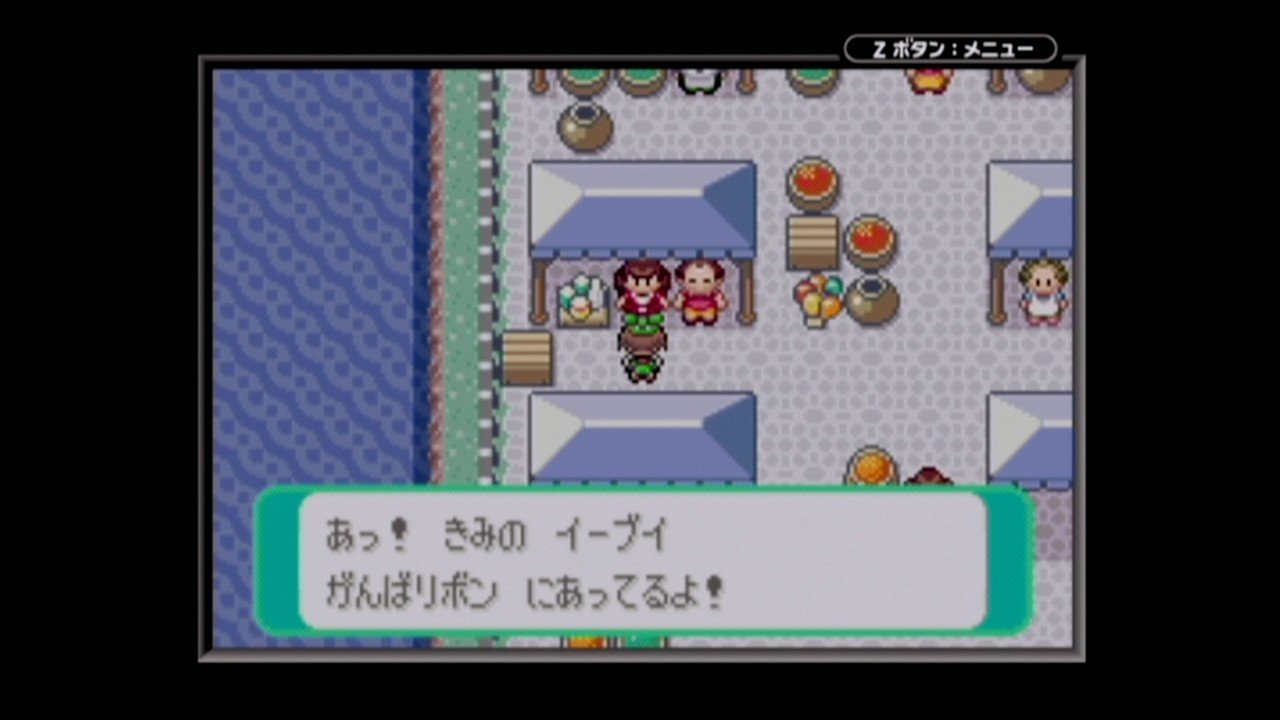Screen dimensions: 1280x720
Task: Select the red berry on the market table
Action: (x=812, y=185)
